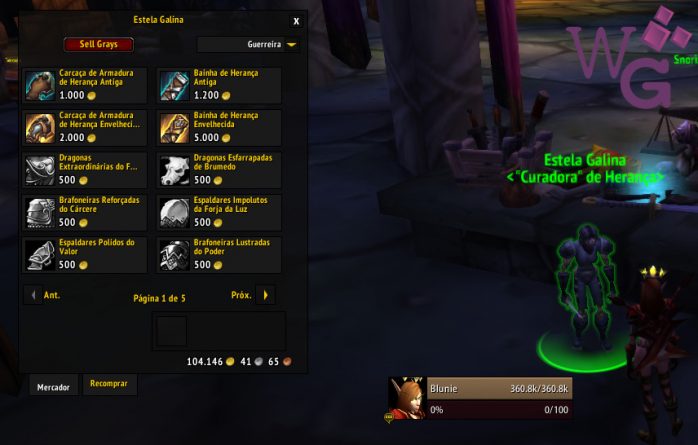Purchase Carcaça de Armadura de Herança Envelhecida
This screenshot has width=698, height=445.
(44, 128)
